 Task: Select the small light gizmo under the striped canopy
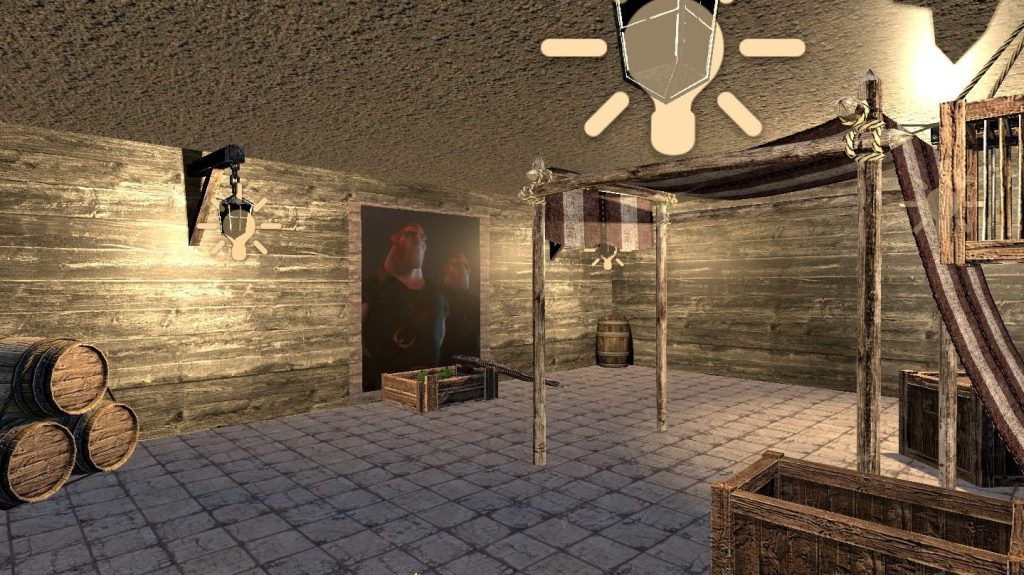604,255
